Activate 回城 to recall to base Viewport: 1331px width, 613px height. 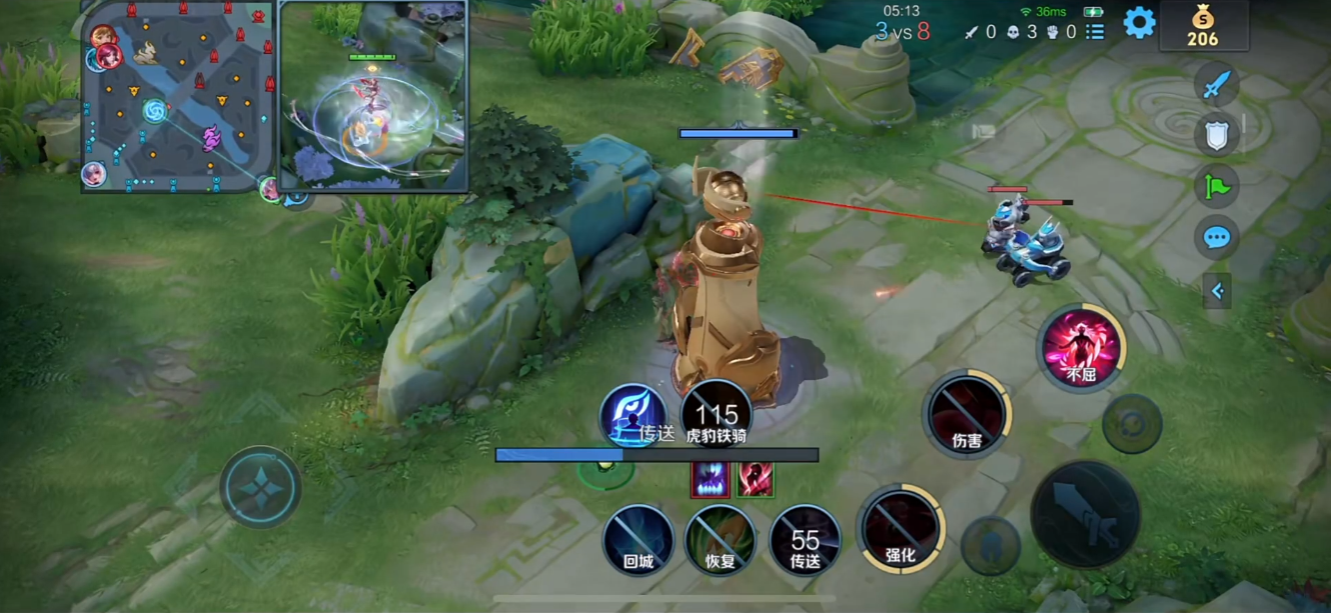coord(638,540)
